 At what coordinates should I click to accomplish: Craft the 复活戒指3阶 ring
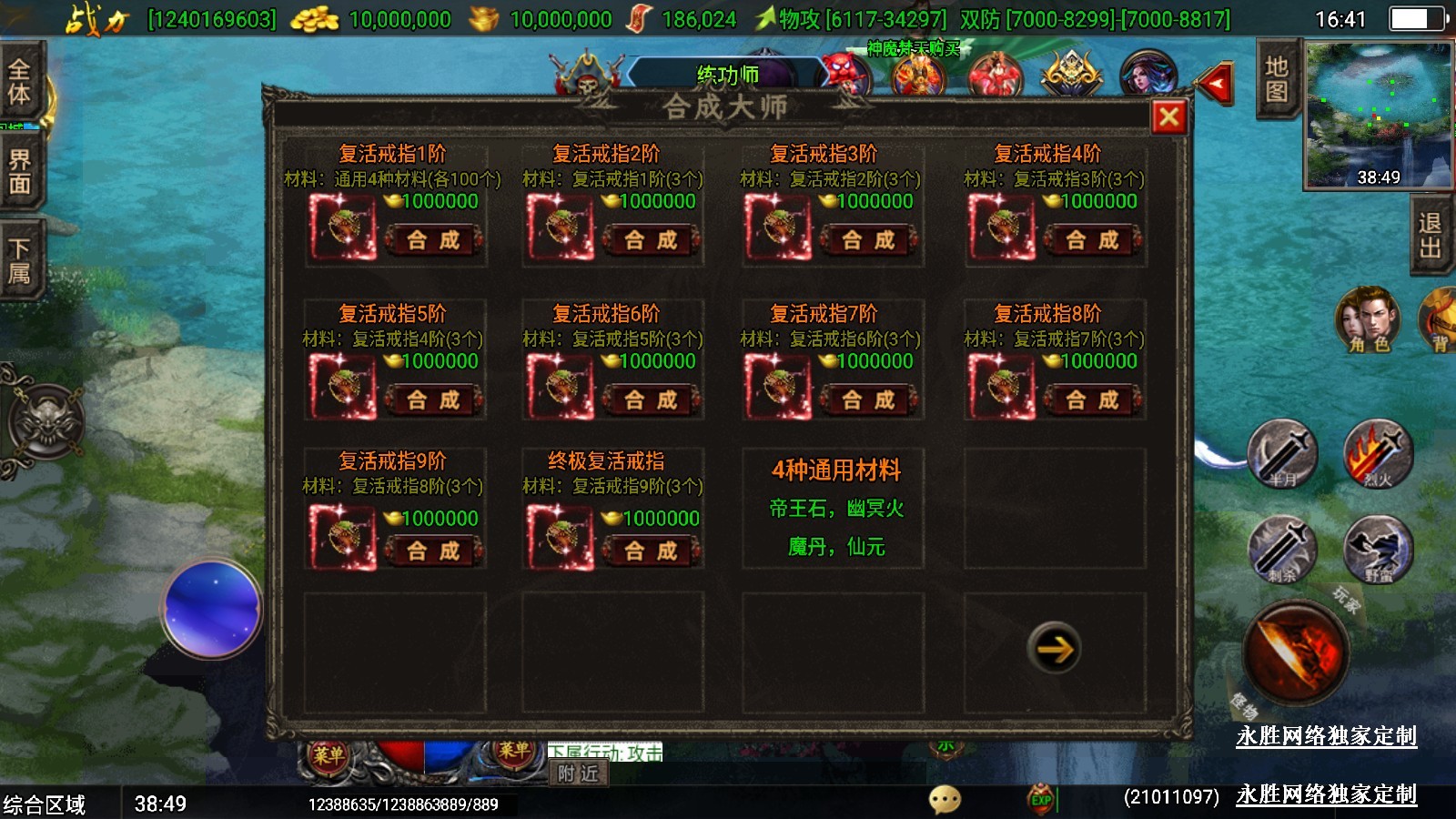[868, 240]
